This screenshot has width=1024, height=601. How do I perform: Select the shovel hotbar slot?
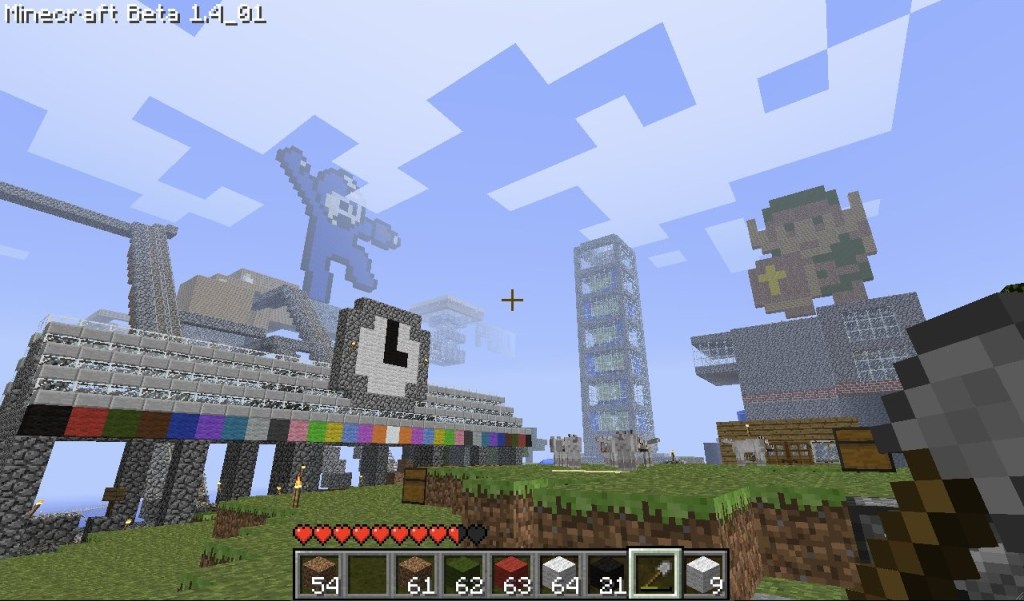click(655, 573)
